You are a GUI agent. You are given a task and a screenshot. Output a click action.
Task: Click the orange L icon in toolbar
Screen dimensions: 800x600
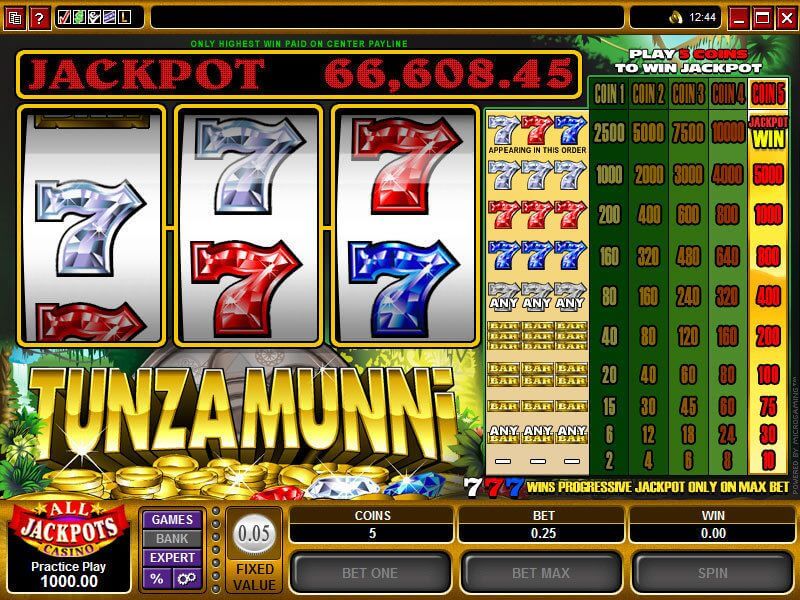tap(124, 17)
